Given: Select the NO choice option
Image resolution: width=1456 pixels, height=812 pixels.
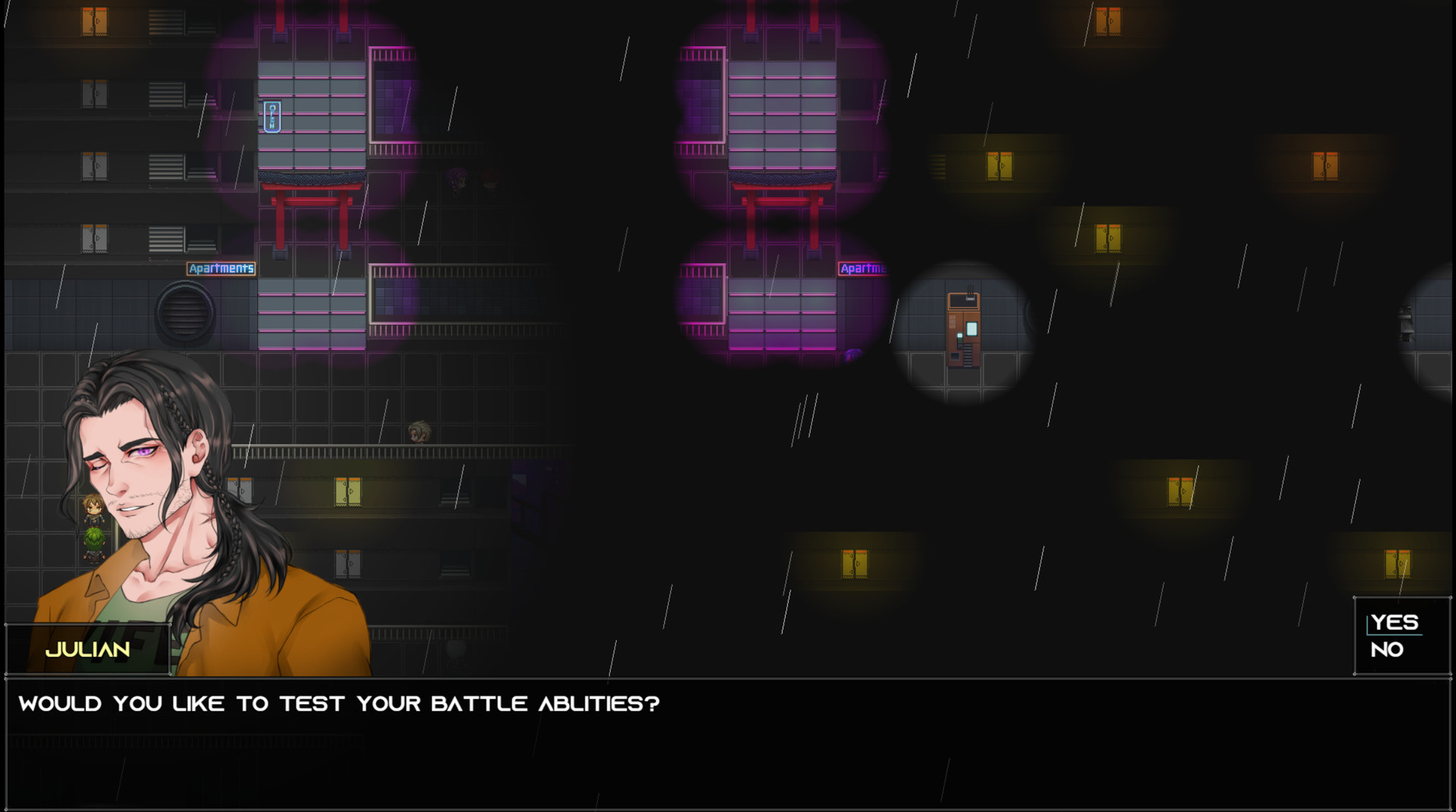Looking at the screenshot, I should pyautogui.click(x=1389, y=649).
